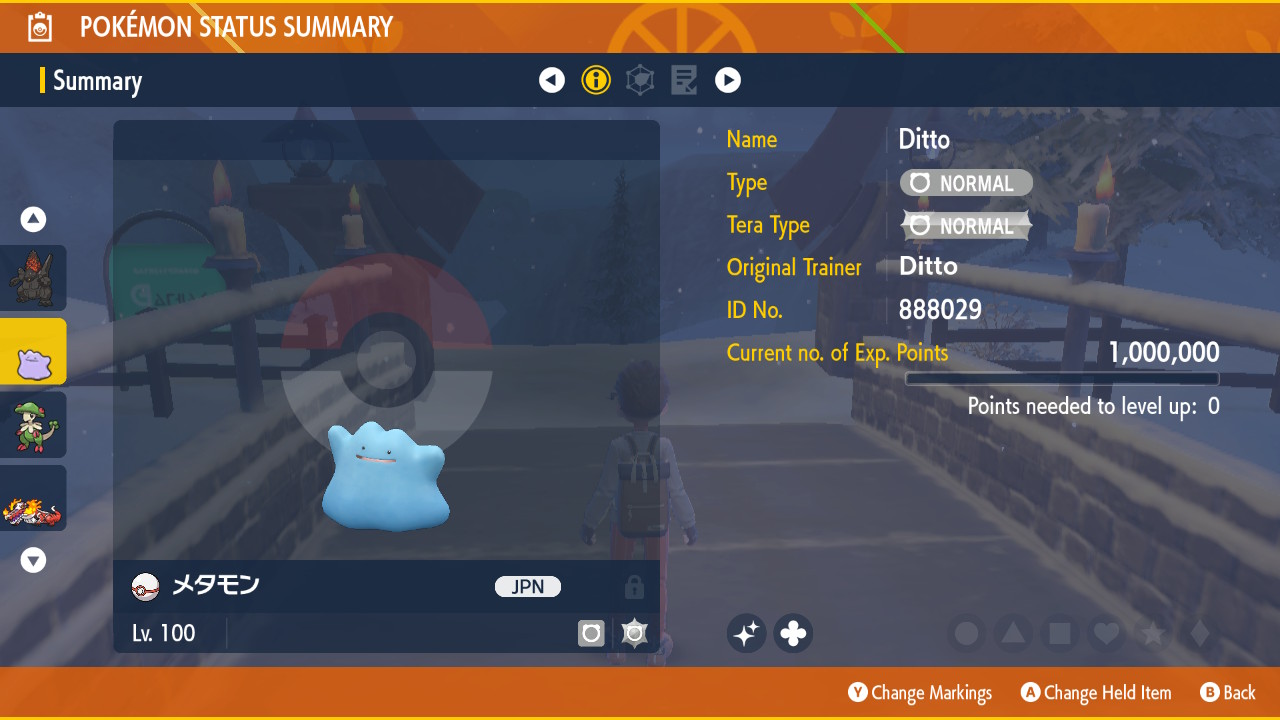Click the Poké Ball icon beside メタモン

pos(145,587)
